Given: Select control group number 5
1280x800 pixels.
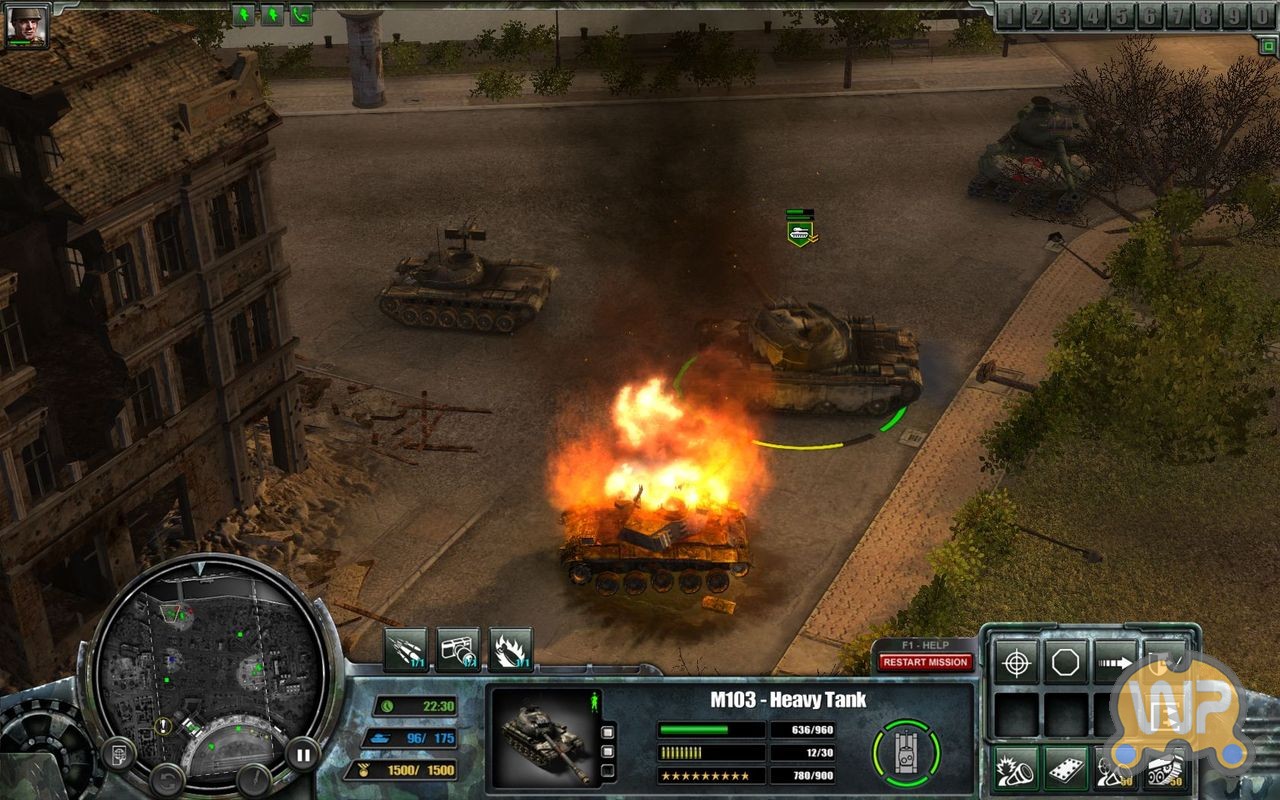Looking at the screenshot, I should click(x=1122, y=16).
